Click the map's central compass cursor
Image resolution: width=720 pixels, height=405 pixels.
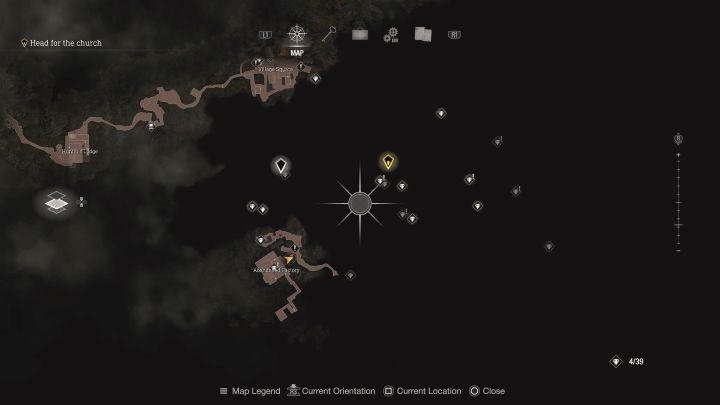pos(360,204)
